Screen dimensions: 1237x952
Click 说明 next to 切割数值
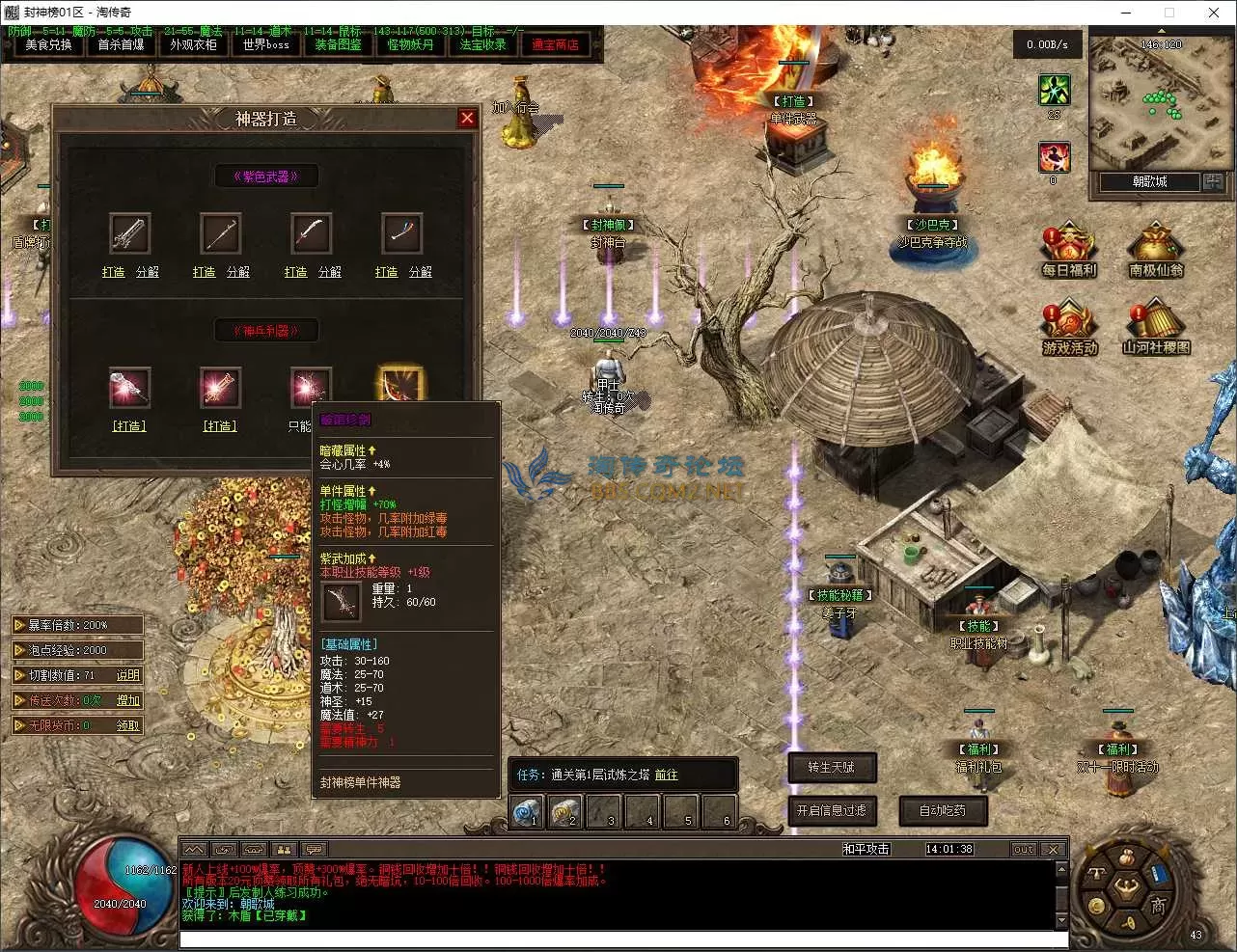128,676
